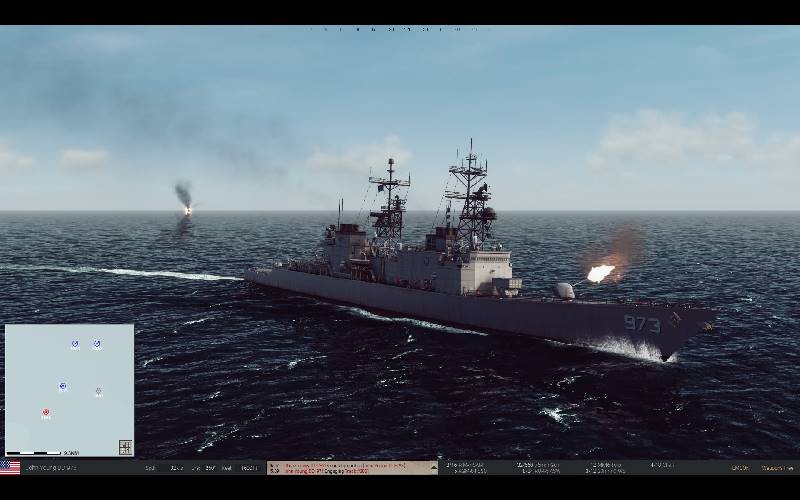
Task: Click the US flag icon in the status bar
Action: click(10, 467)
